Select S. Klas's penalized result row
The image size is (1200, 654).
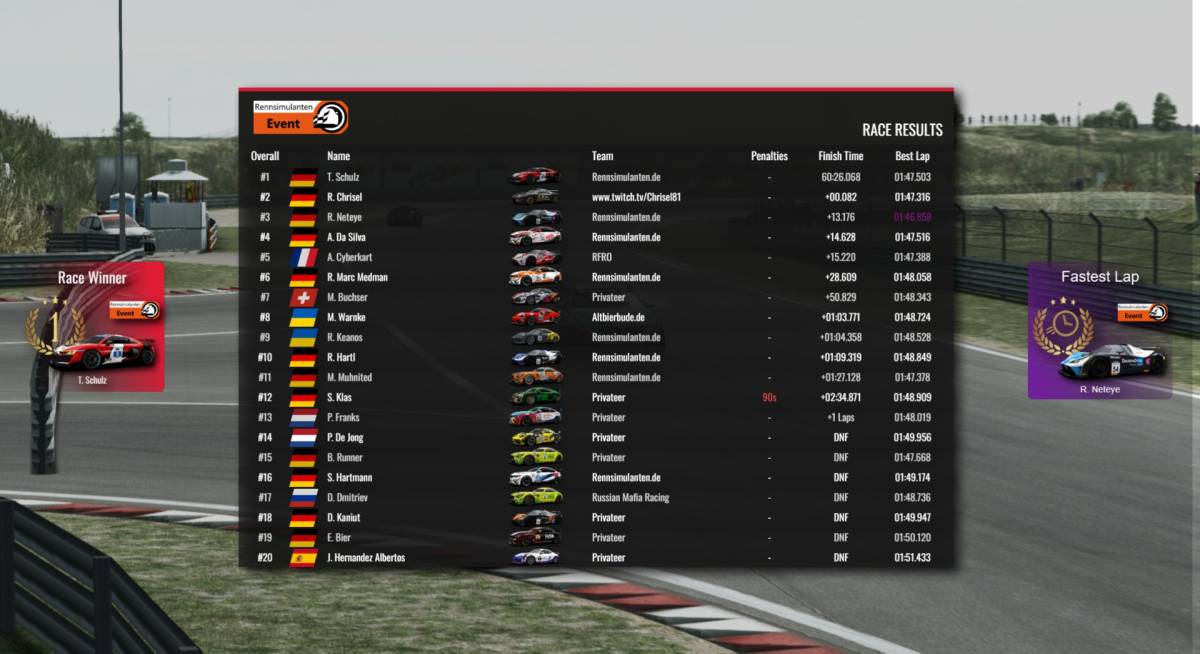[596, 397]
